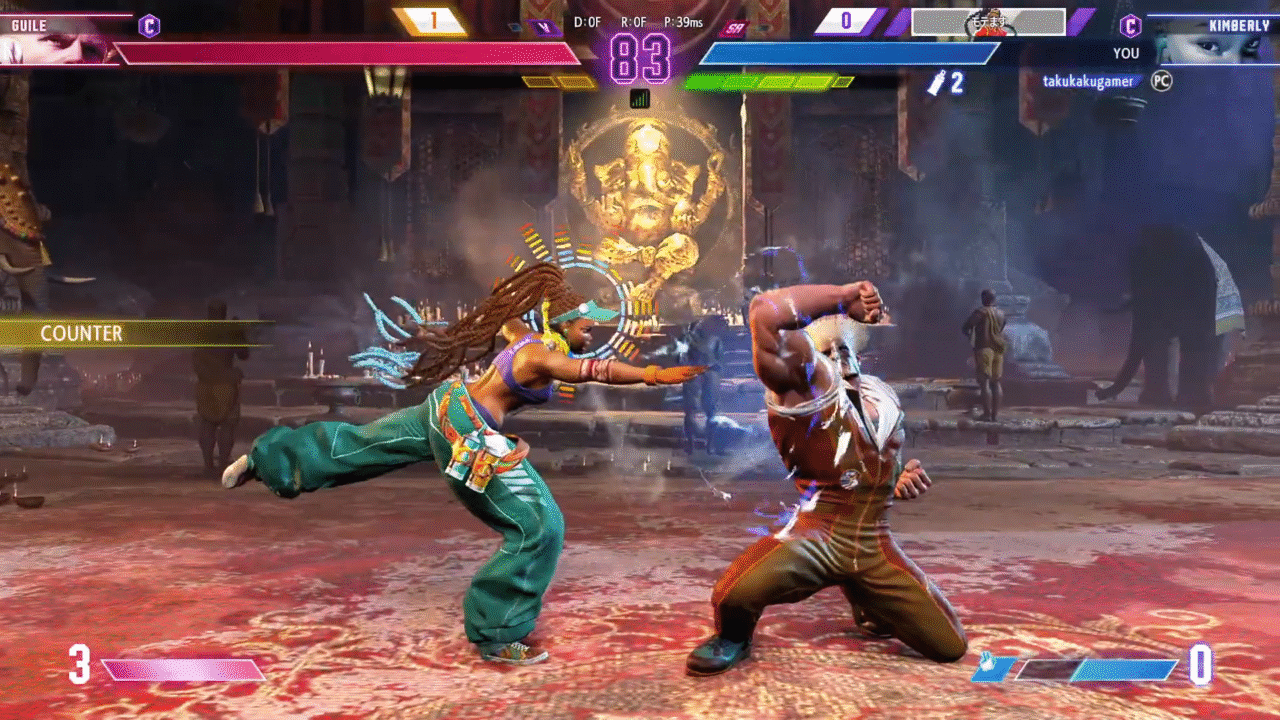
Task: Click the control type badge beside Kimberly's name
Action: click(1130, 26)
